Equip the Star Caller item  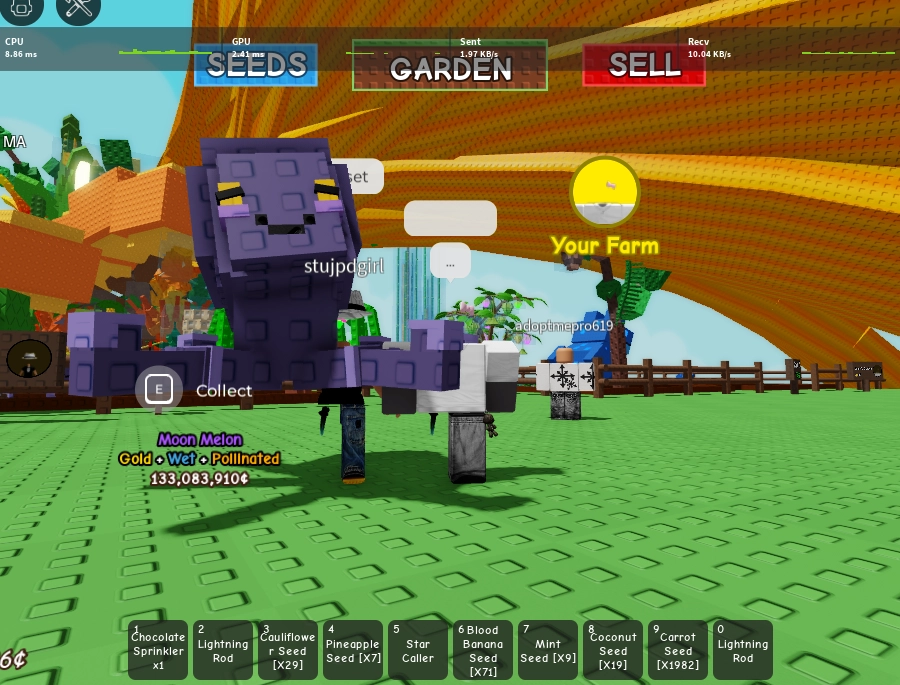(x=418, y=650)
